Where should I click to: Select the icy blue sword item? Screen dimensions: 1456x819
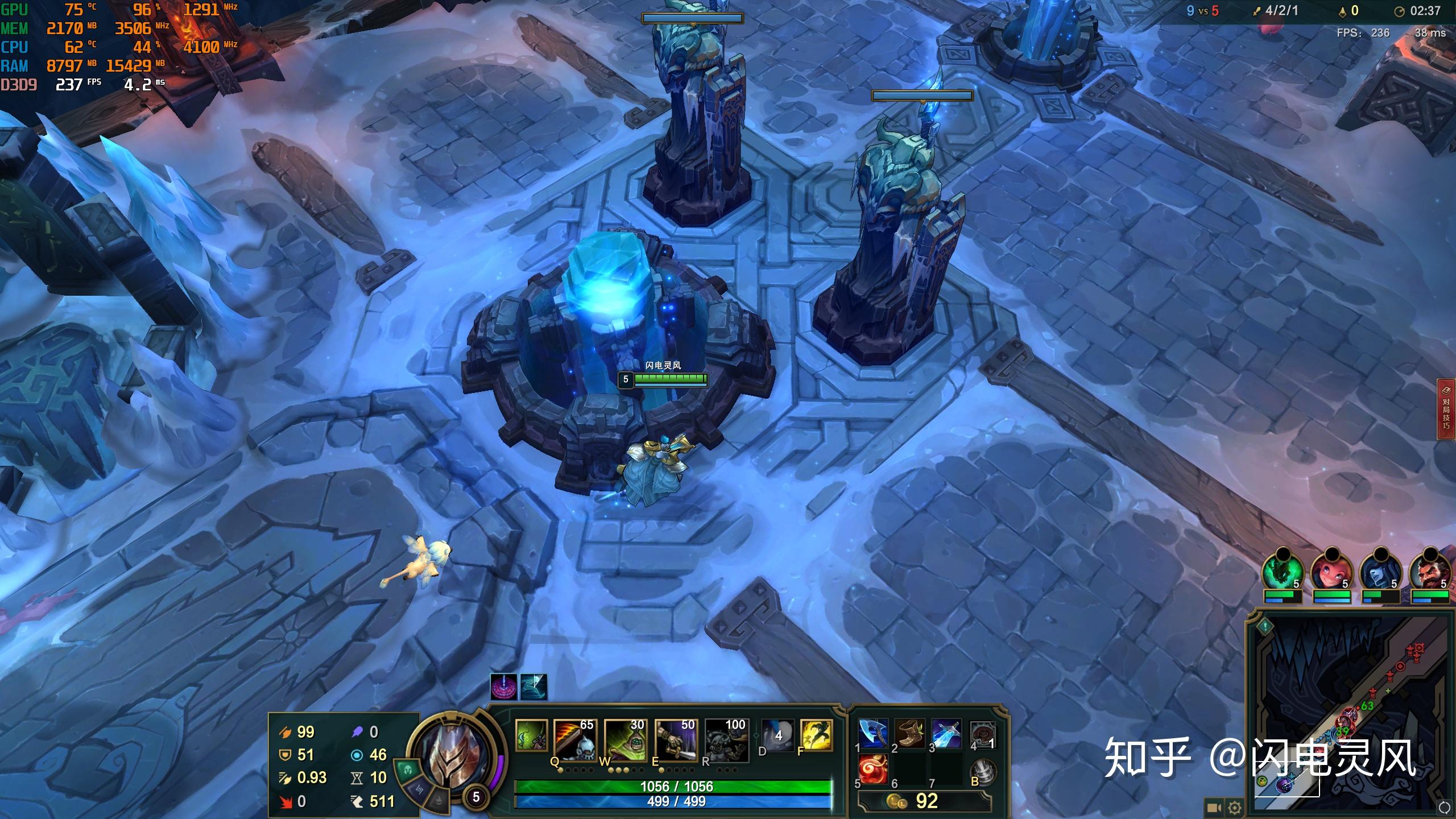(946, 734)
